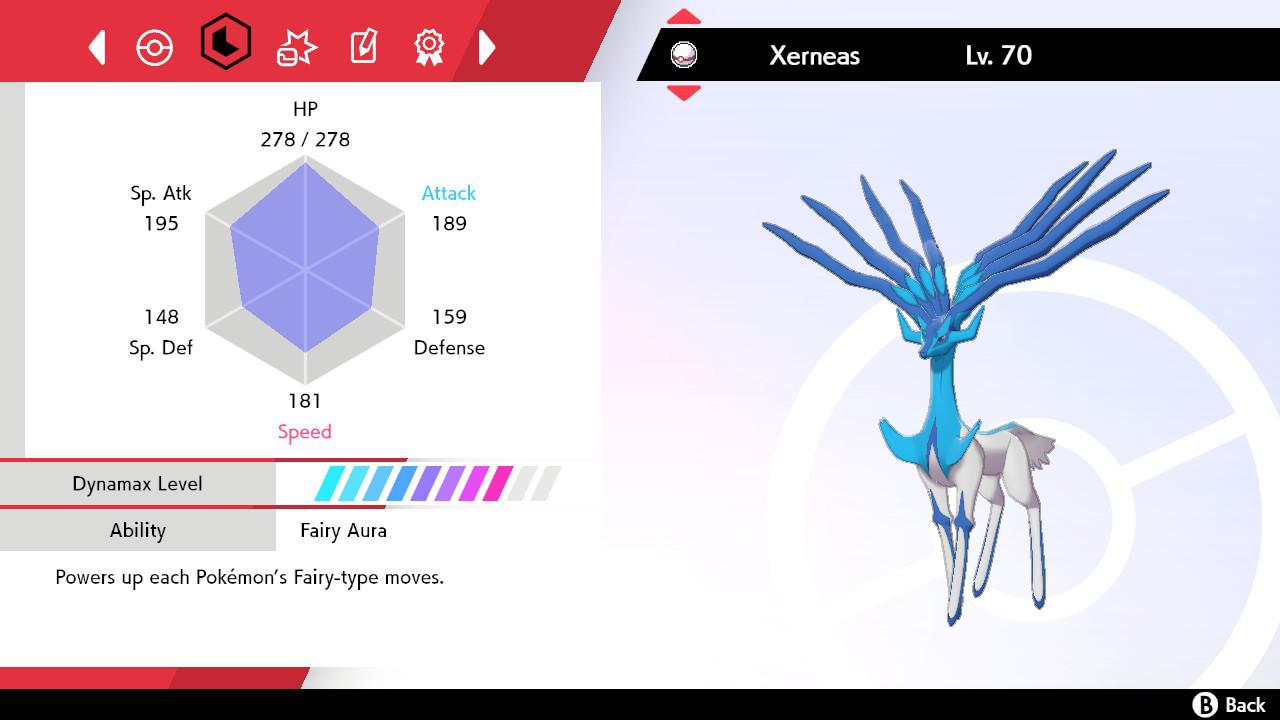Open the Pokémon info tab with Poké Ball icon

[x=155, y=46]
